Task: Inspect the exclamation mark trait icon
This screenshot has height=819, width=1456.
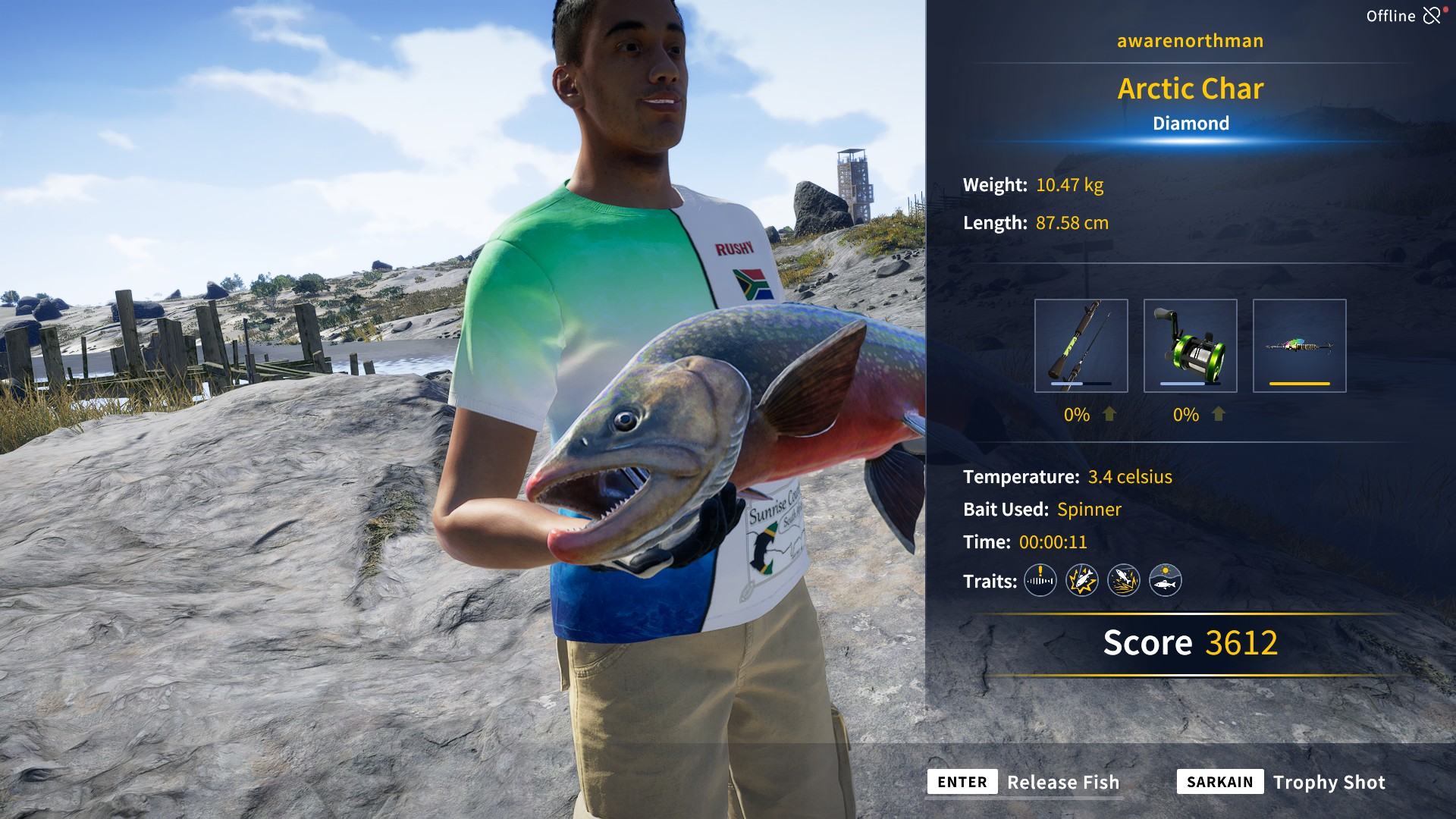Action: click(1040, 581)
